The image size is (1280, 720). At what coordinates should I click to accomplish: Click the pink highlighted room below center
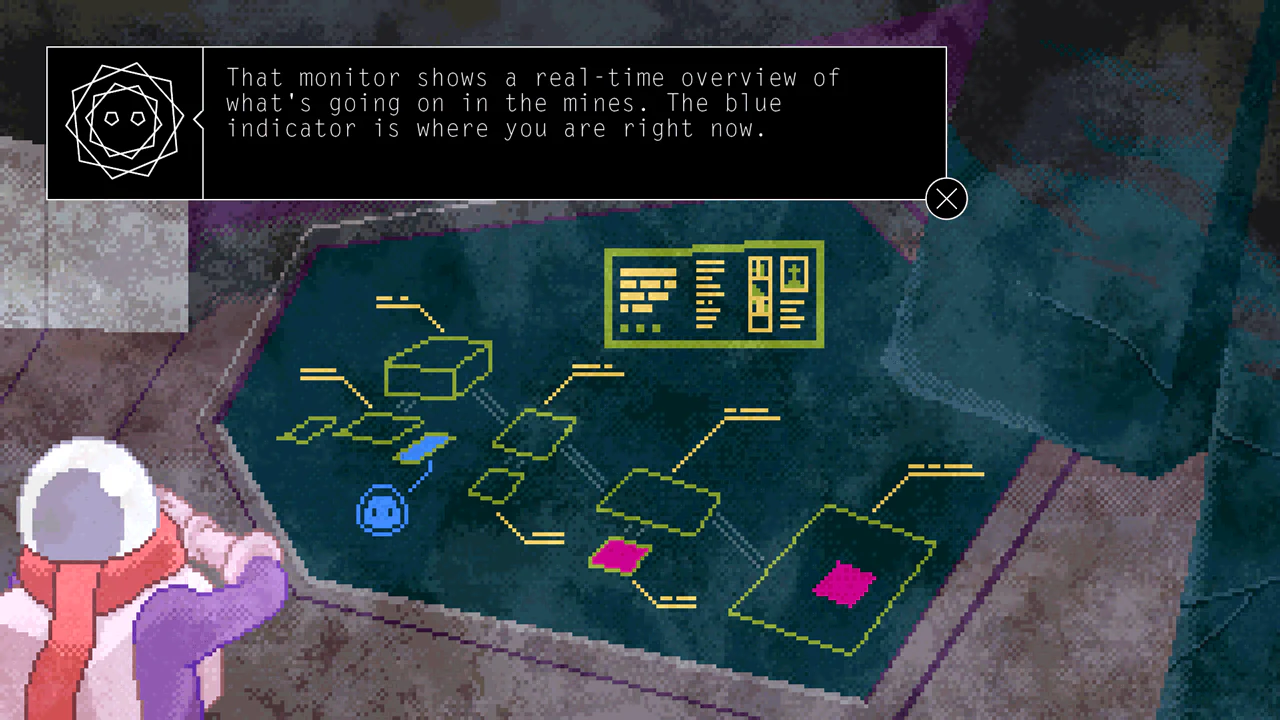point(620,558)
